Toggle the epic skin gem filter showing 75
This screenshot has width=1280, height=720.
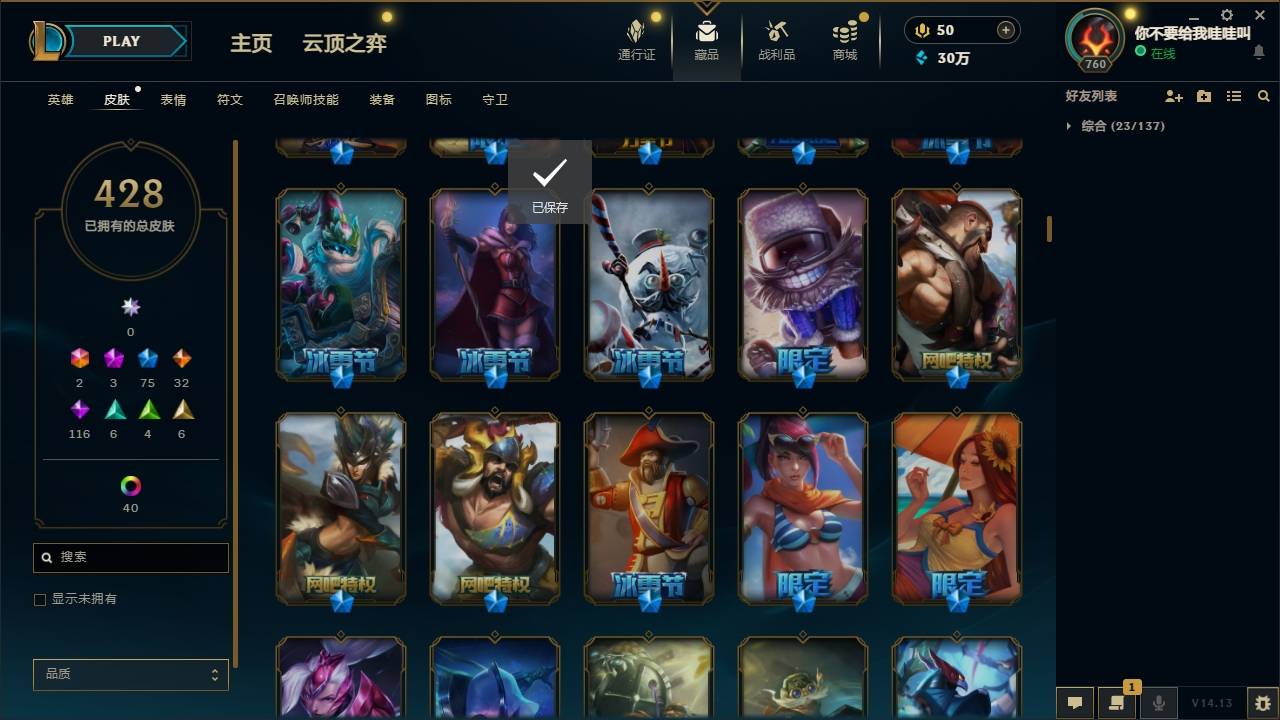pyautogui.click(x=147, y=357)
